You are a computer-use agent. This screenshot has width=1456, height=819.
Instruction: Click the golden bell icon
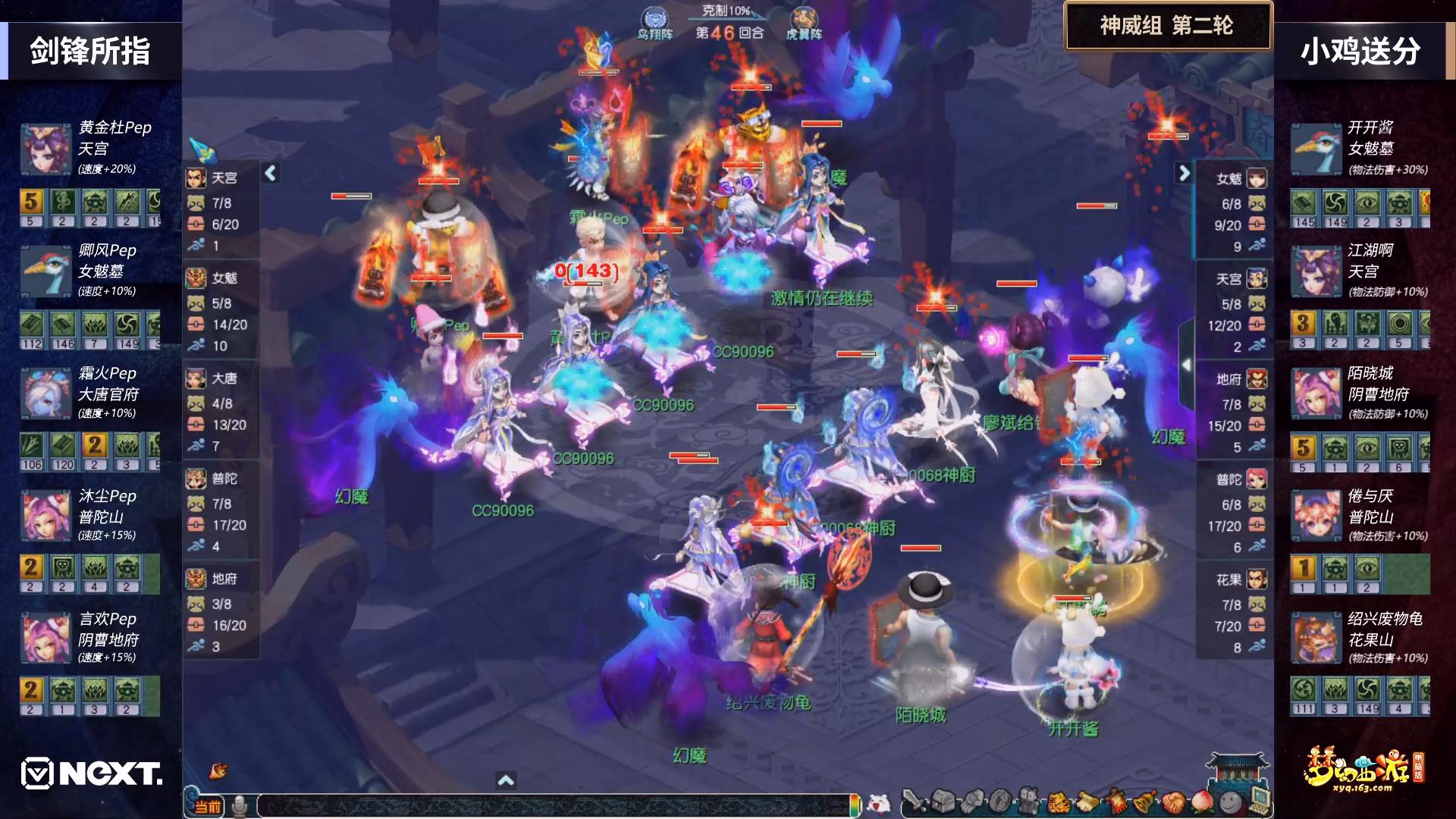[x=1144, y=802]
